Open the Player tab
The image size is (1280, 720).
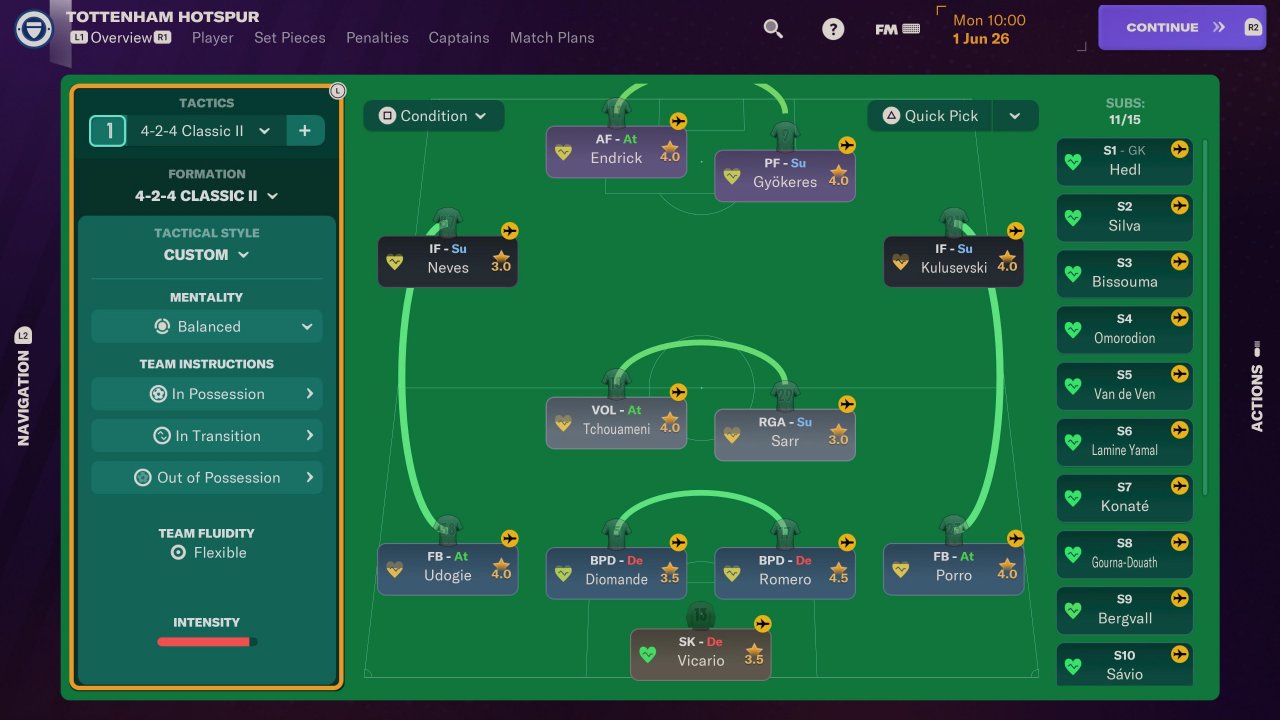tap(212, 38)
